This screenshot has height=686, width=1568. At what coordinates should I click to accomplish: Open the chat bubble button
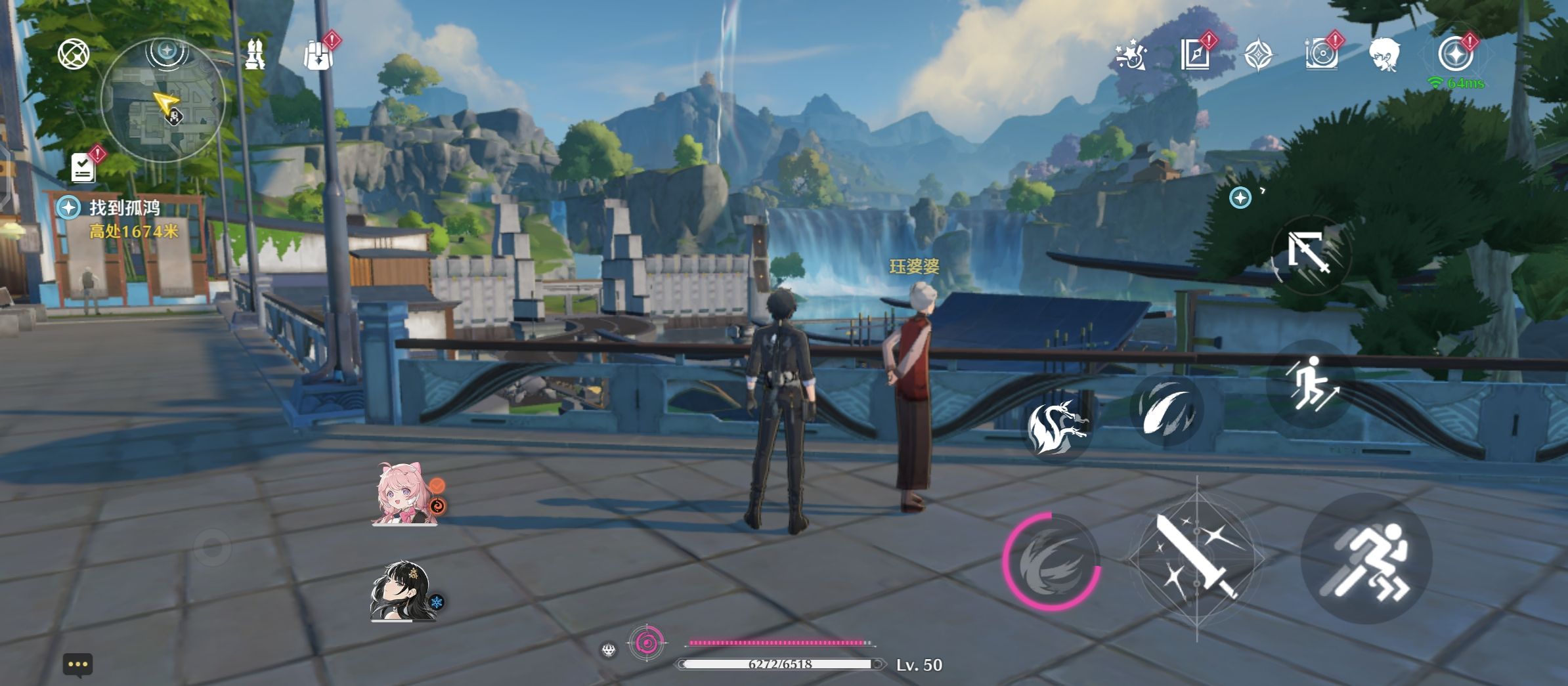tap(77, 664)
